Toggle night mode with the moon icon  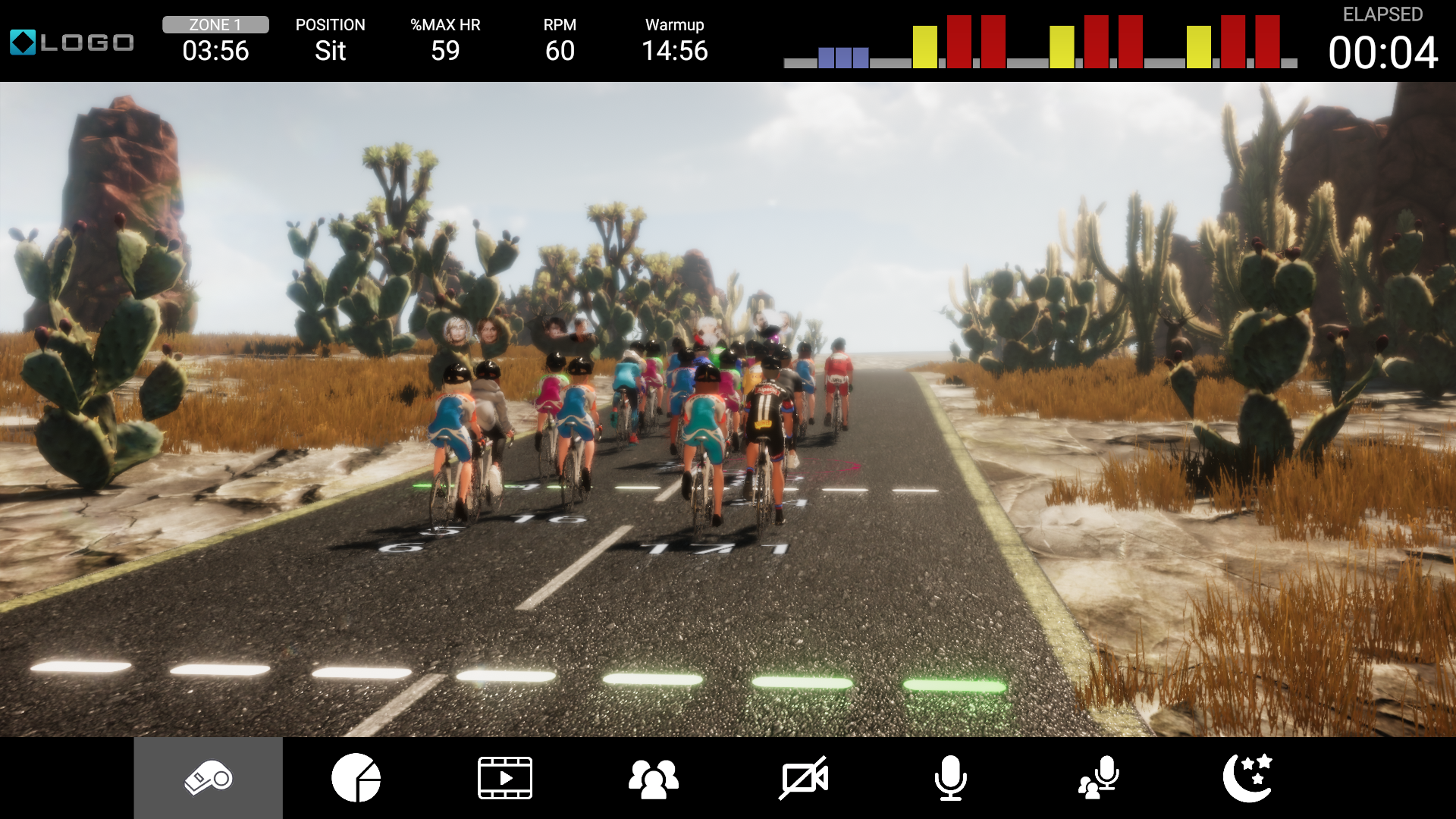point(1248,777)
